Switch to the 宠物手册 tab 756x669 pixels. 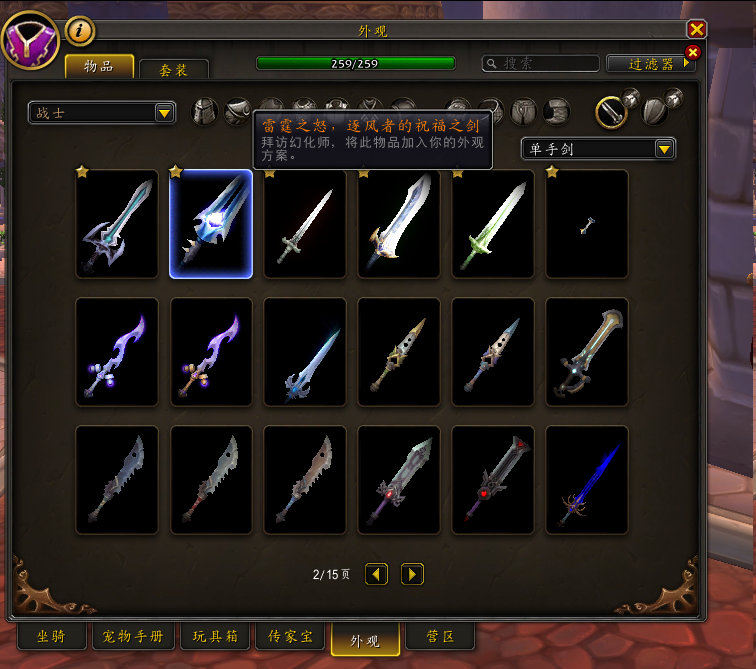tap(135, 636)
